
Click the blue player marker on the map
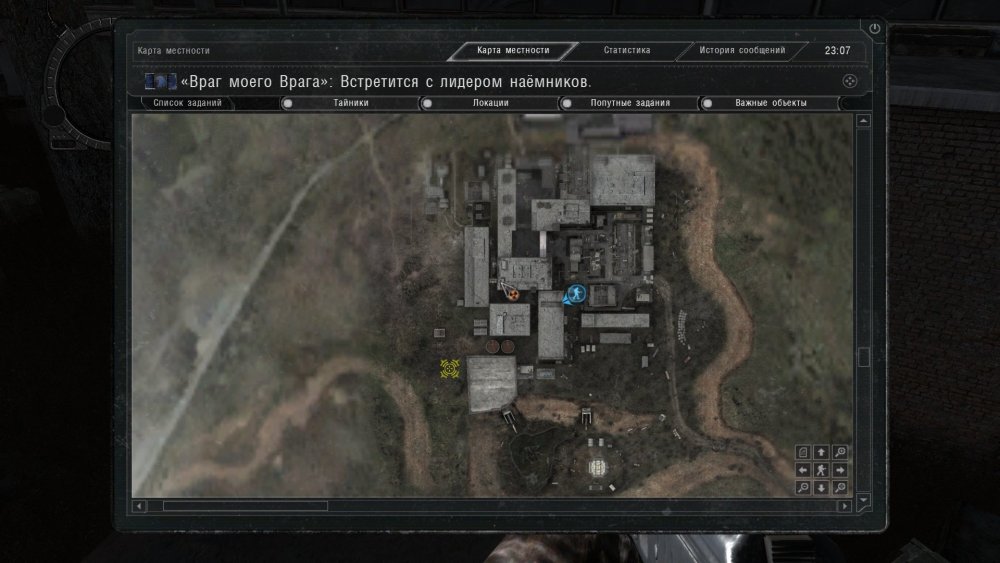point(575,293)
